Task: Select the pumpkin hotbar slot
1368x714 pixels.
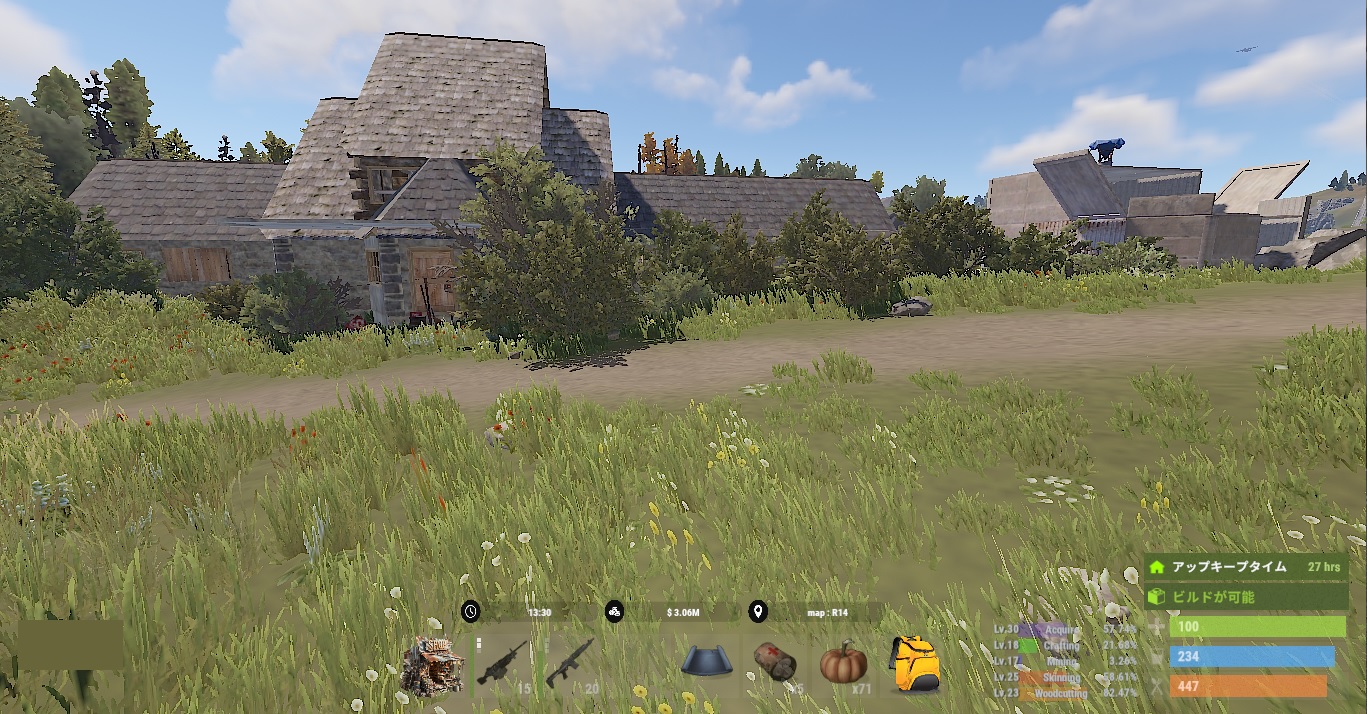Action: pos(843,662)
